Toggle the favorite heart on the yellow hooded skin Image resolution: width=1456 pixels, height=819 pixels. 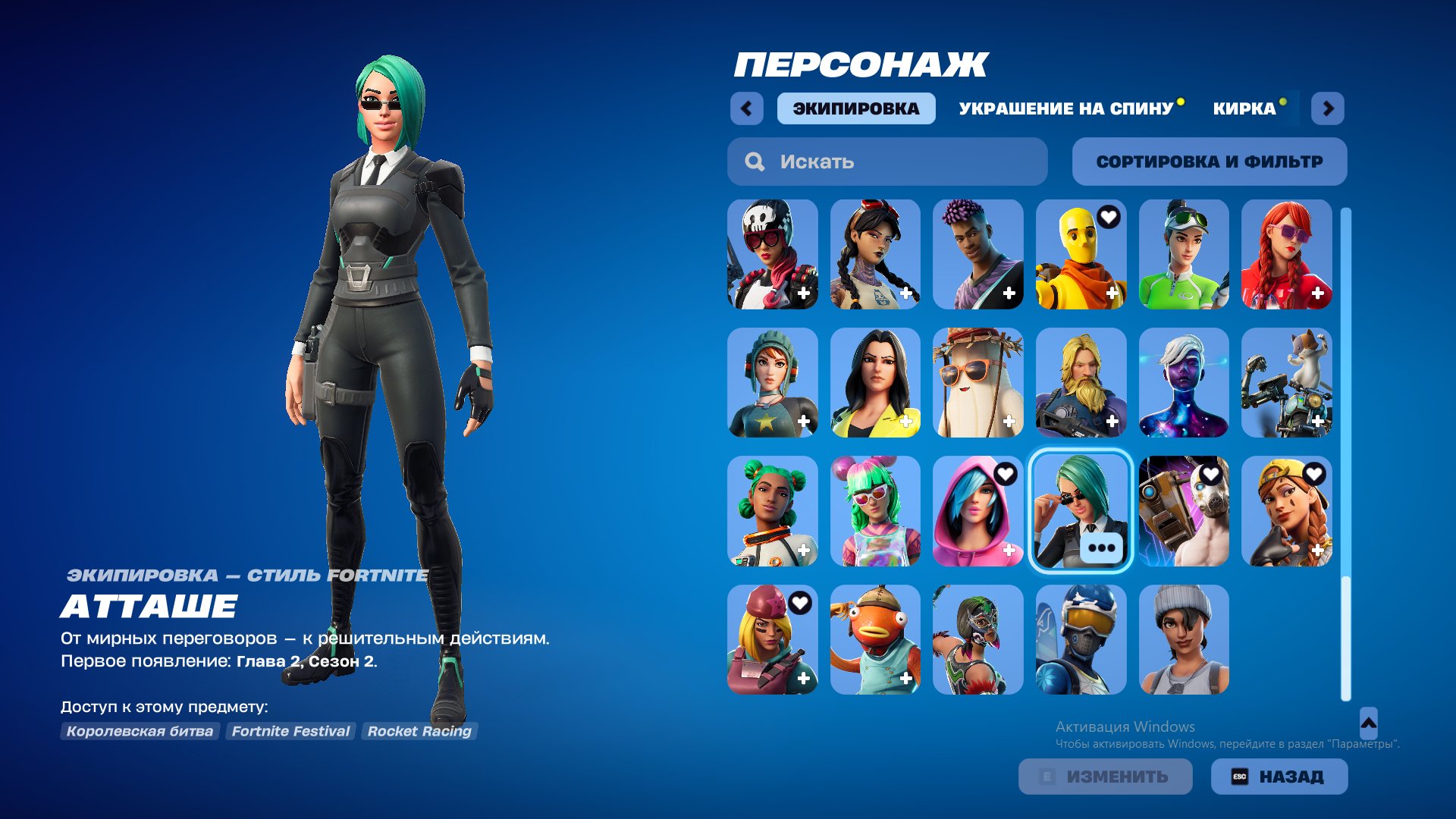point(1109,218)
